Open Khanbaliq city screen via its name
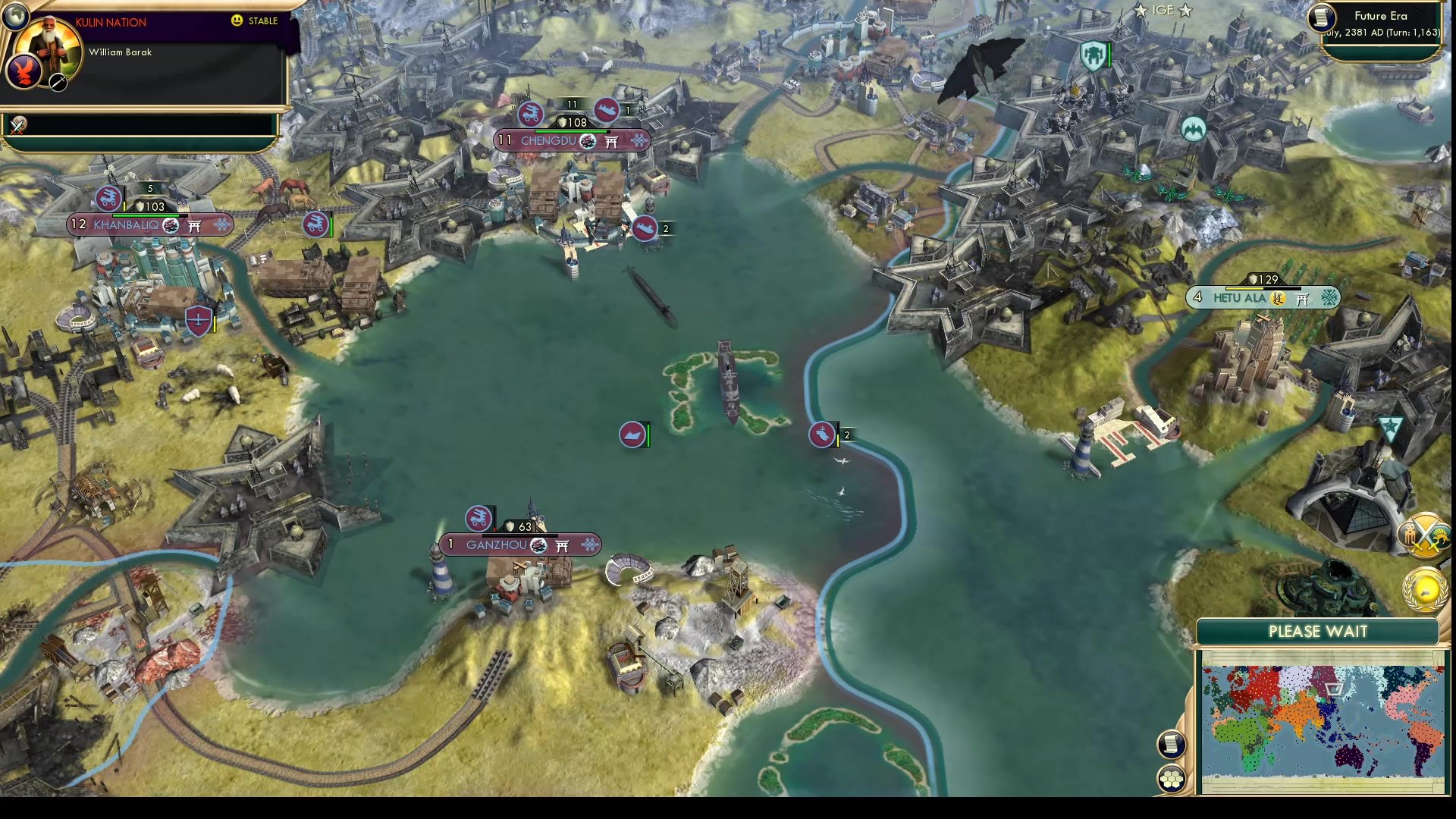Screen dimensions: 1456x819 pos(129,225)
